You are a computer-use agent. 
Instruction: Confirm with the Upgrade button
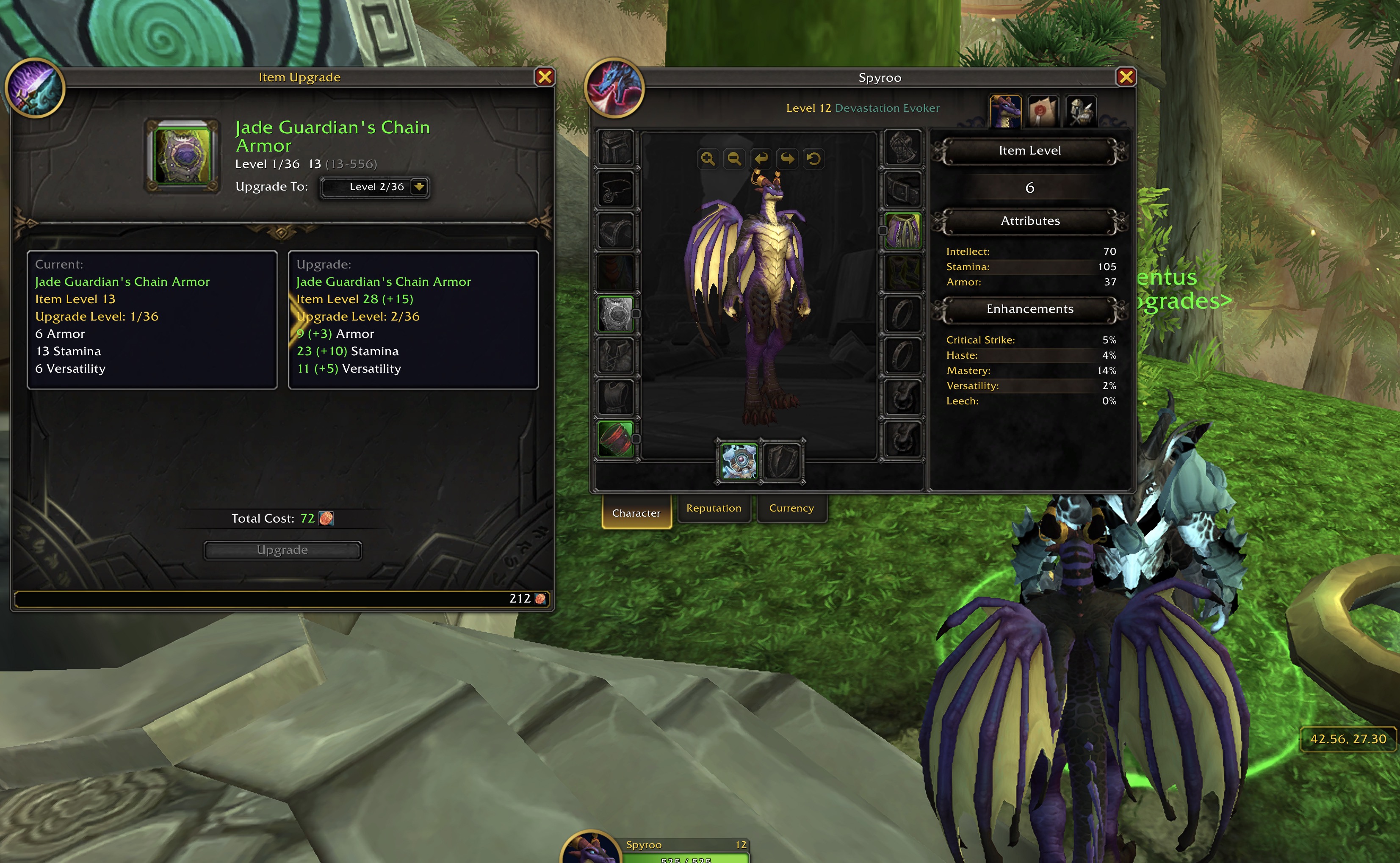[x=282, y=550]
